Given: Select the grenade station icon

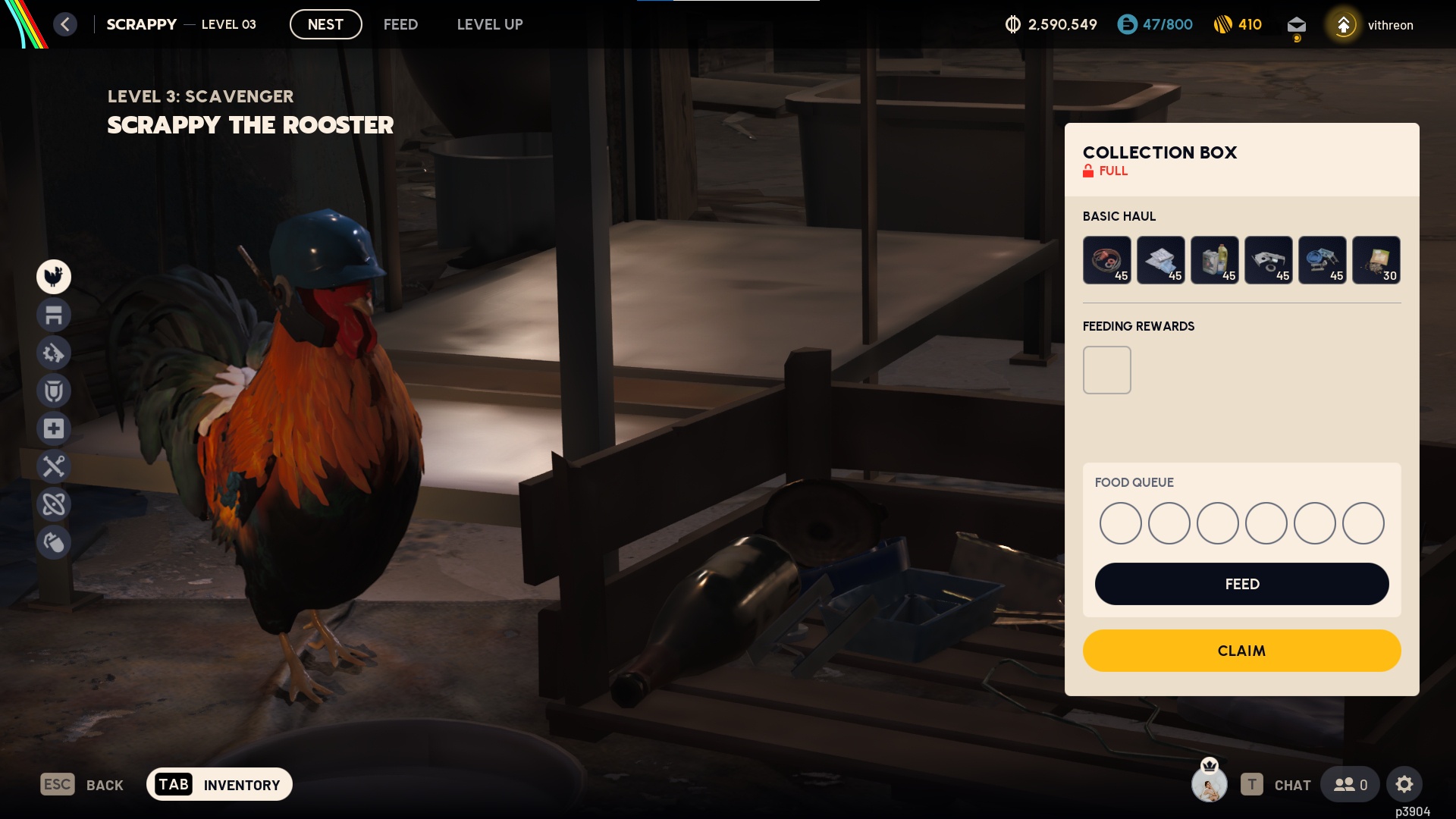Looking at the screenshot, I should coord(54,542).
